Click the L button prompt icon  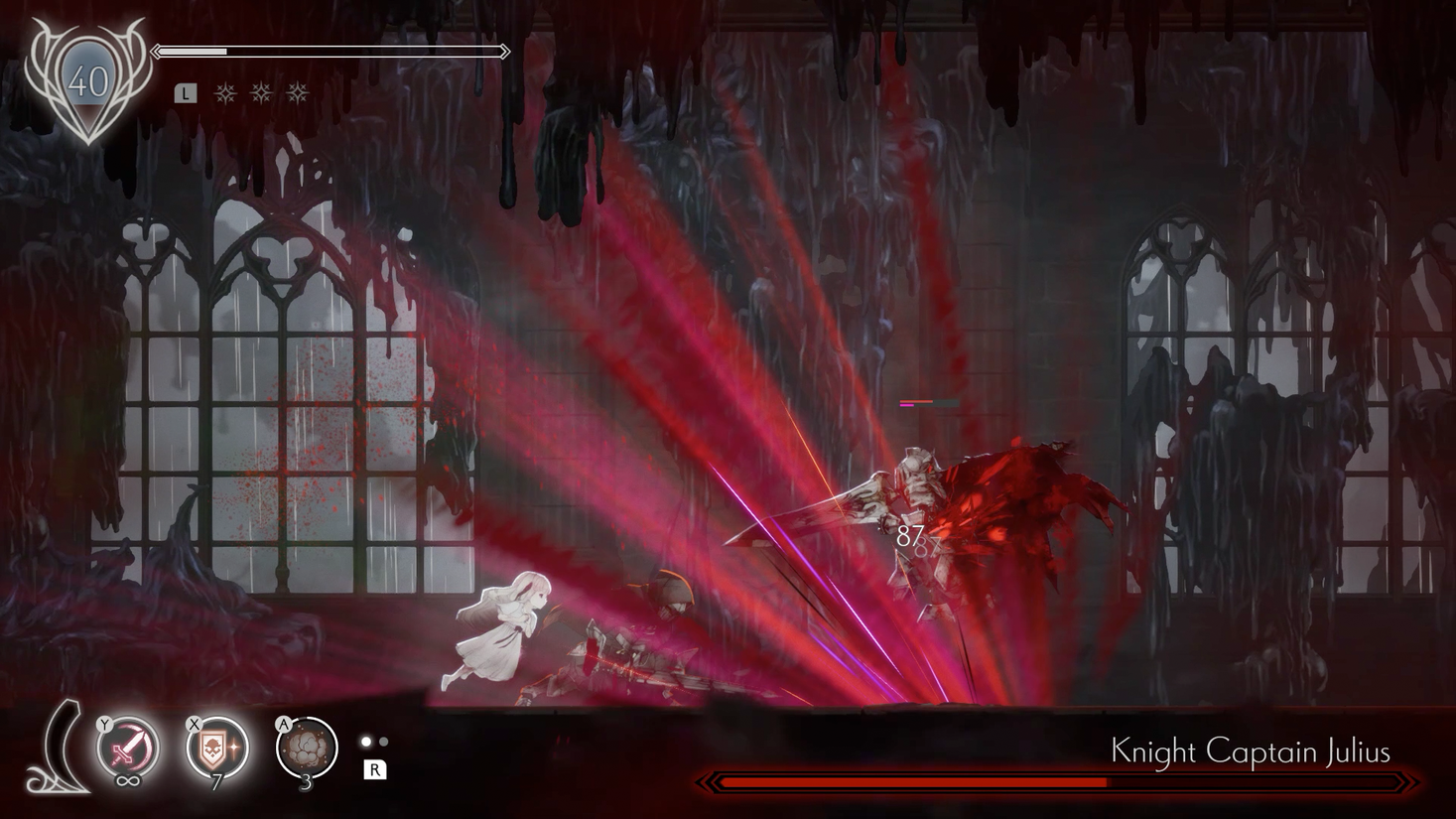click(185, 92)
